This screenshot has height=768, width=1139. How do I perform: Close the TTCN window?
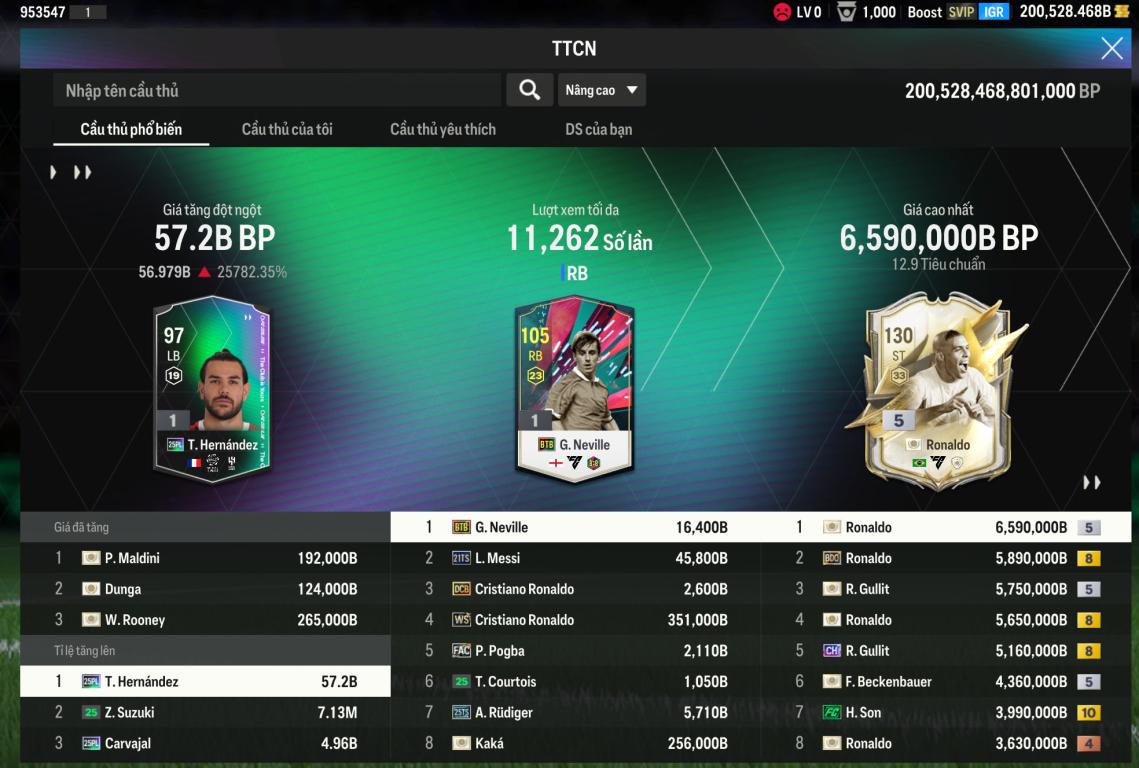click(1111, 48)
